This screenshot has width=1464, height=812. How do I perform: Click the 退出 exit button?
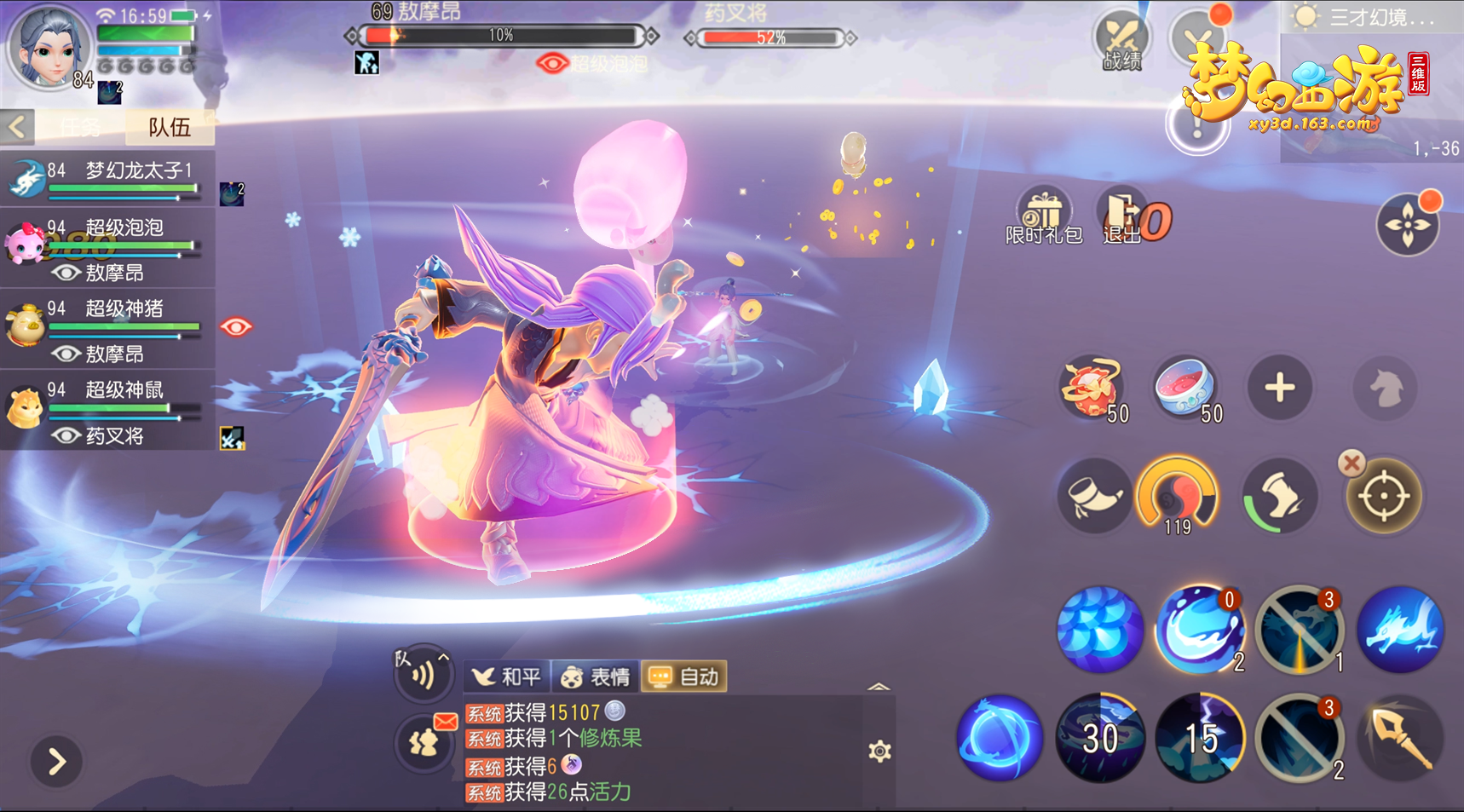tap(1123, 216)
